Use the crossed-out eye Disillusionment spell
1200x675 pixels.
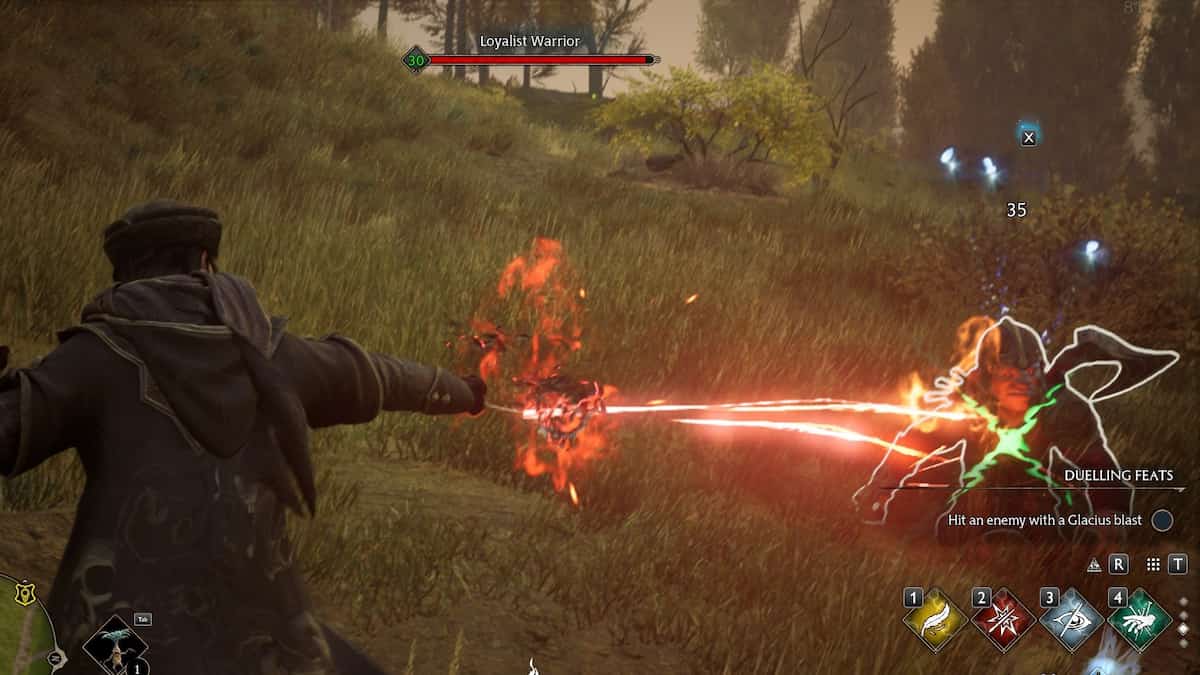pyautogui.click(x=1071, y=620)
